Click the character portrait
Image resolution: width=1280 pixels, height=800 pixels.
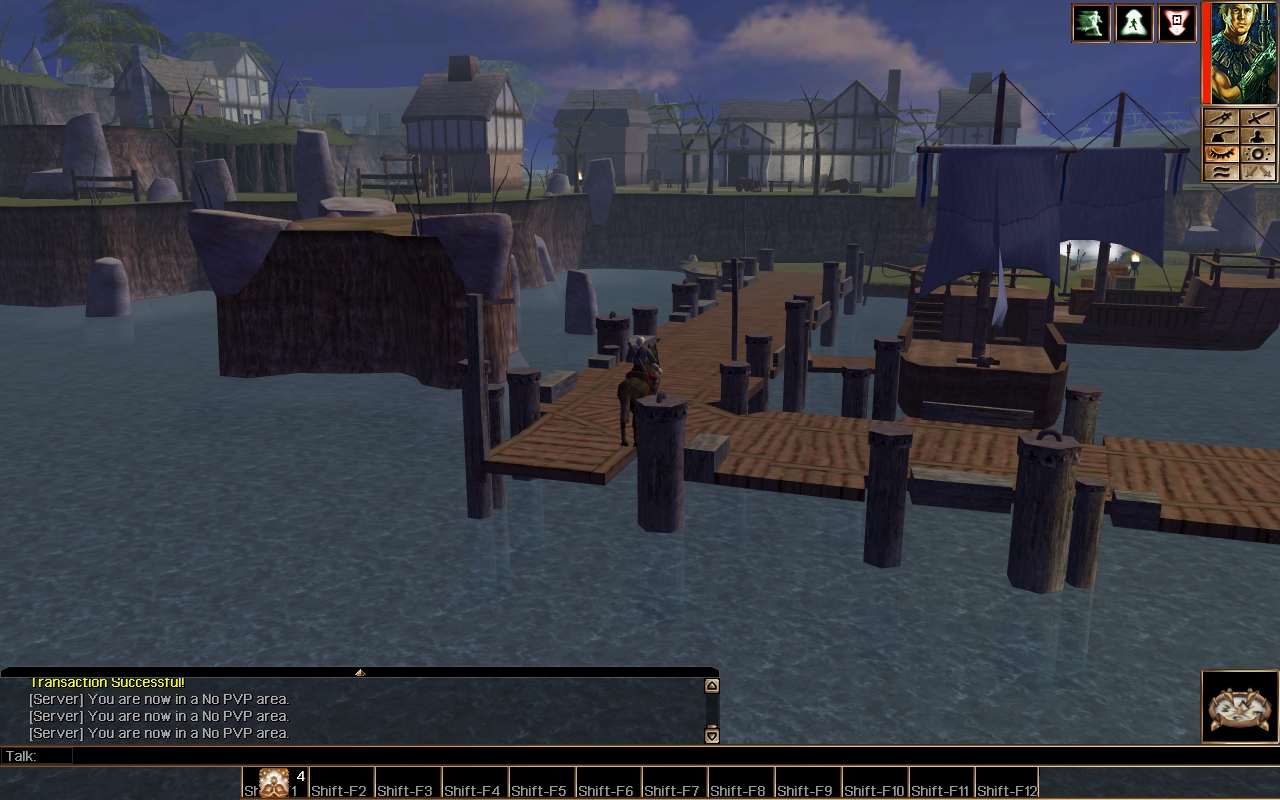pos(1244,52)
